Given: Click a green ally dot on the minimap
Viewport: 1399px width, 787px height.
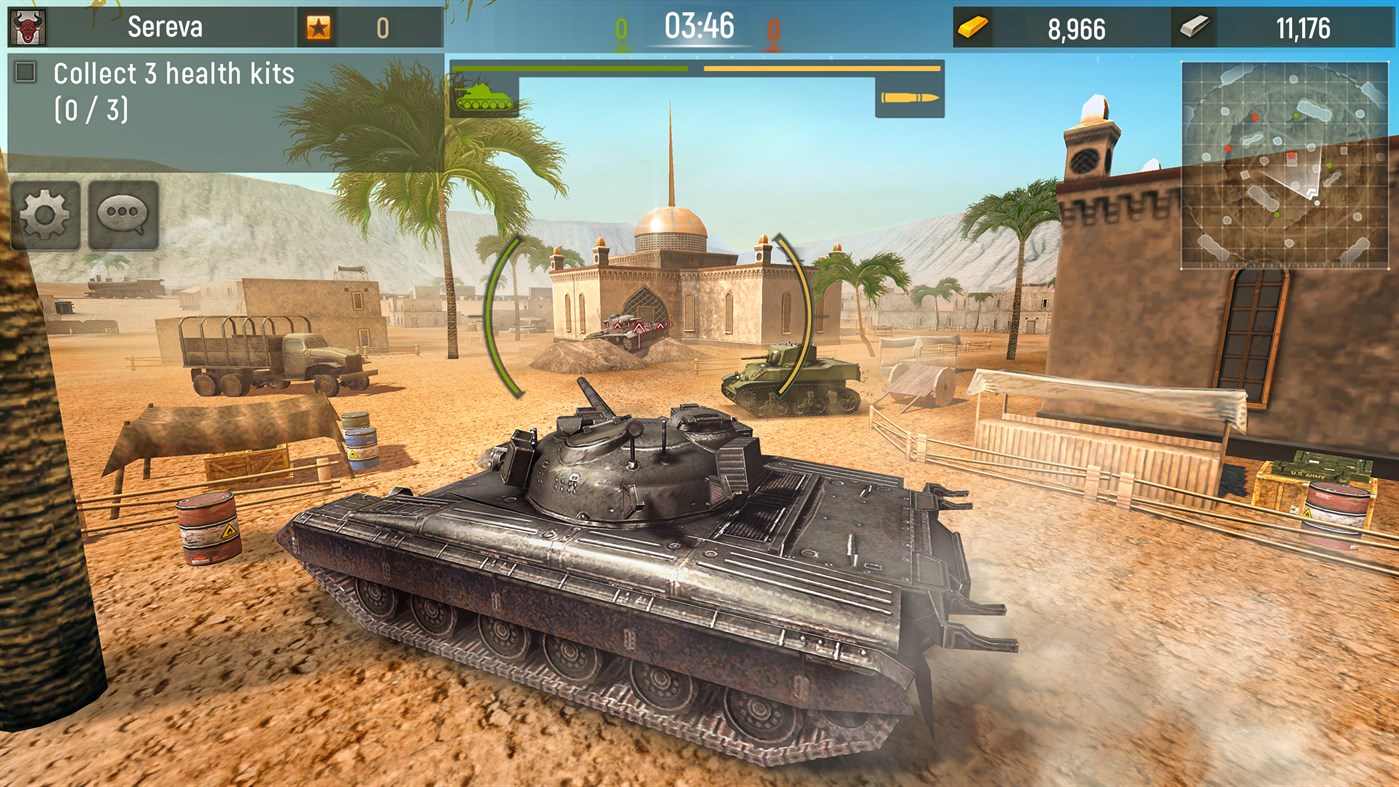Looking at the screenshot, I should (1296, 115).
